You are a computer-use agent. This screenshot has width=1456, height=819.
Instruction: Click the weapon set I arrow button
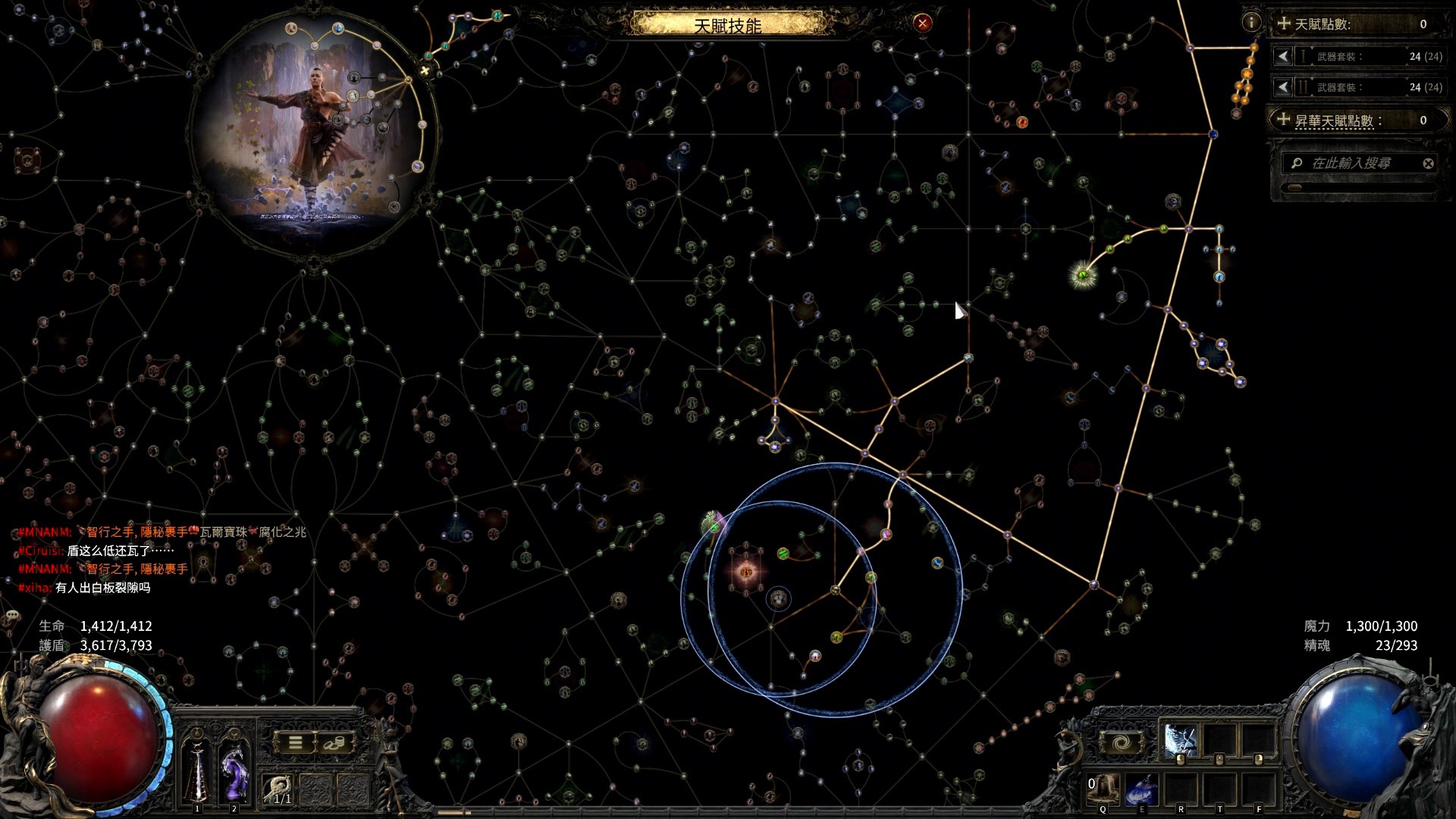pos(1282,56)
